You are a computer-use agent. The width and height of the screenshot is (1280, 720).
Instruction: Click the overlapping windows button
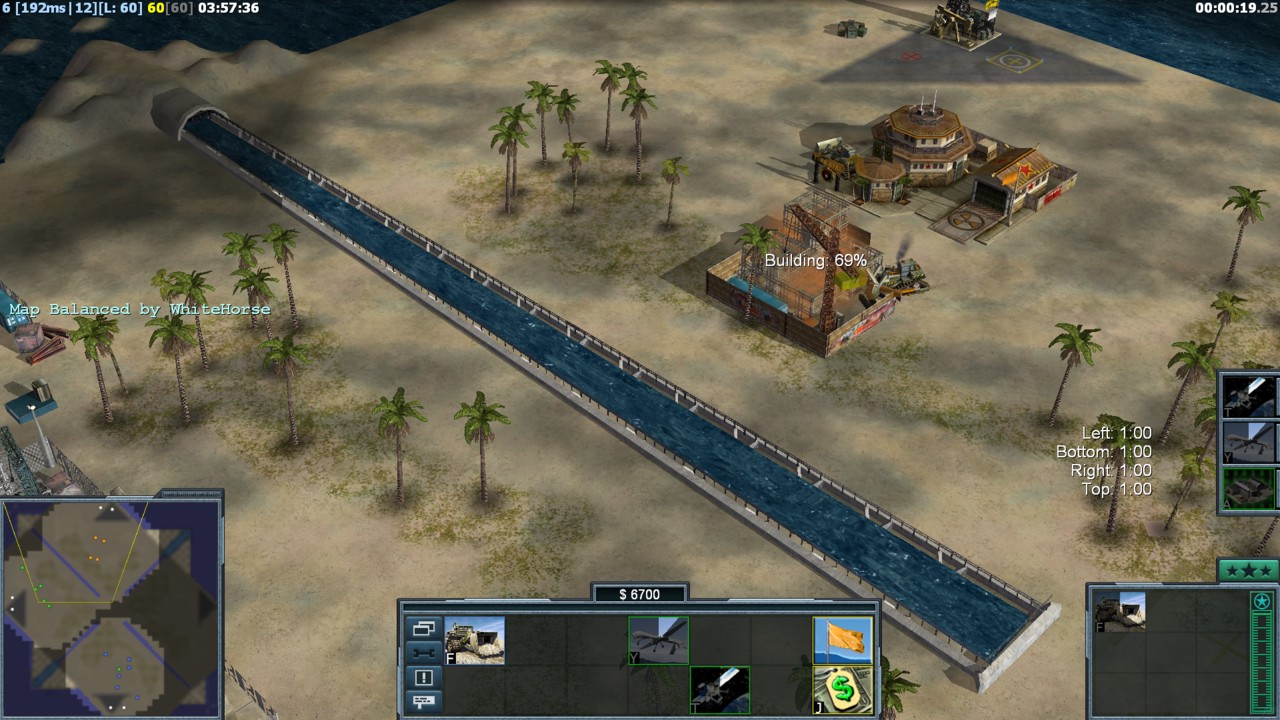pos(423,629)
